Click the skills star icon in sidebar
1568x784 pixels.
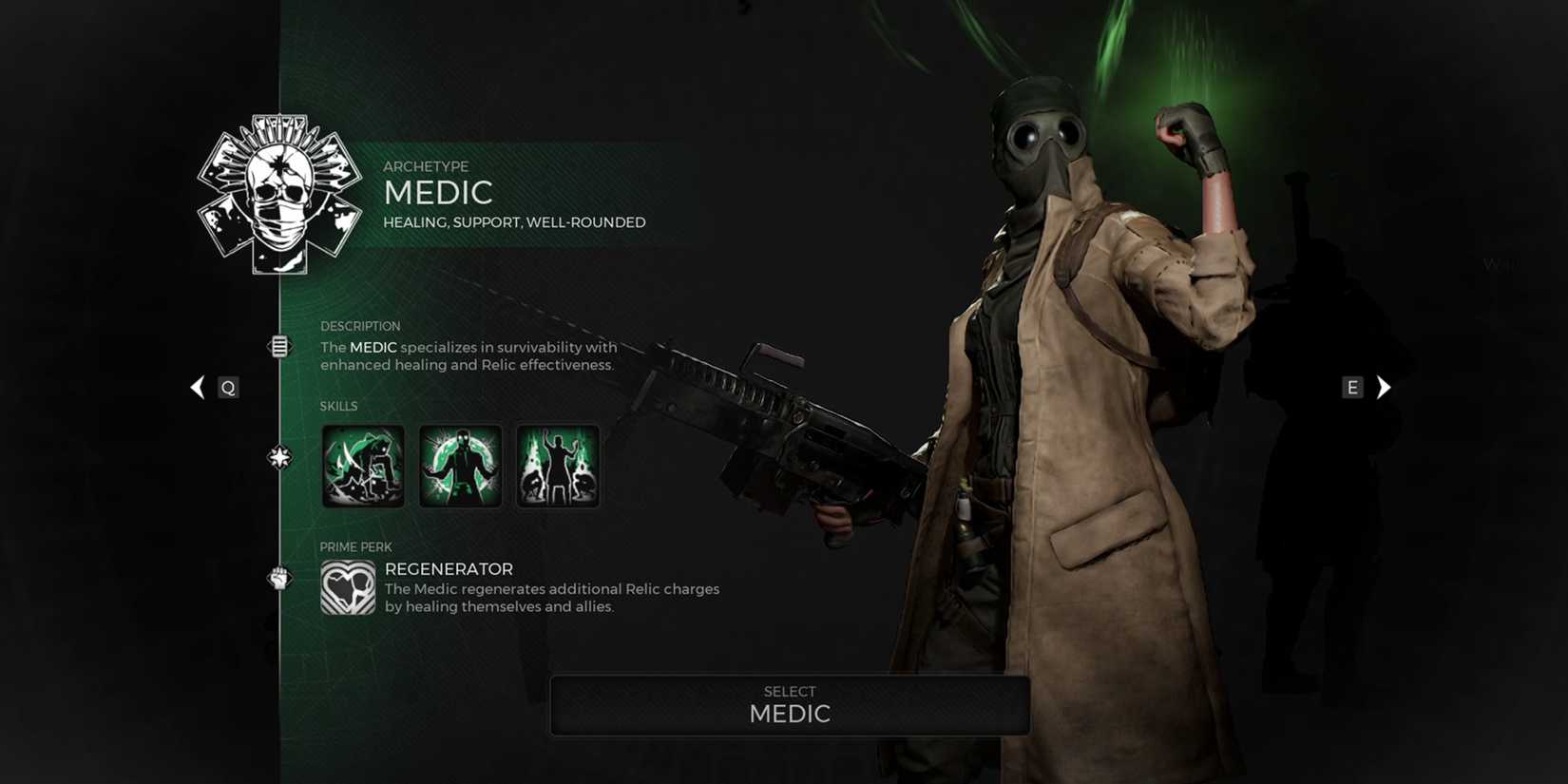(x=278, y=456)
